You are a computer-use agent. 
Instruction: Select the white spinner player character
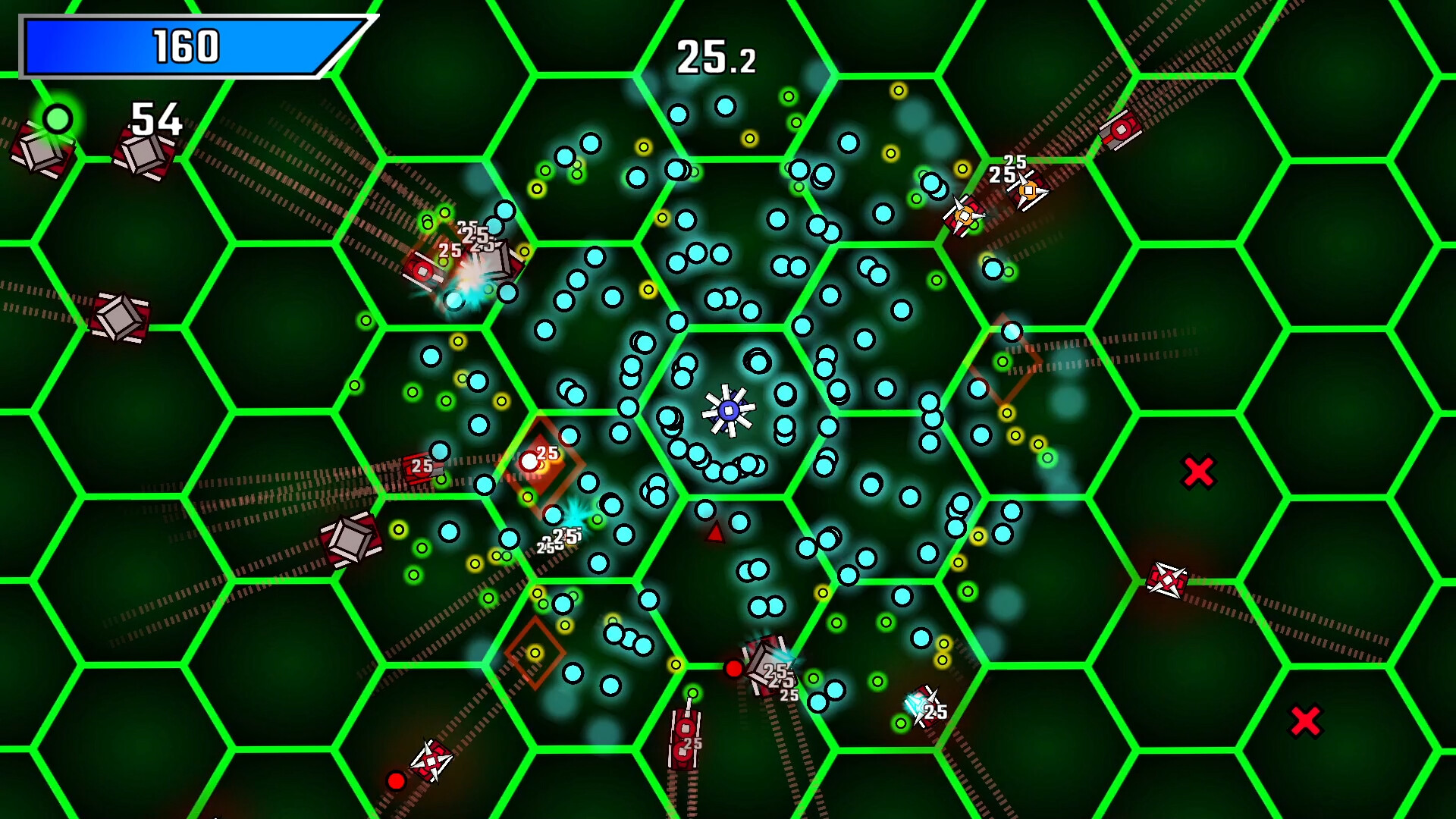tap(728, 411)
